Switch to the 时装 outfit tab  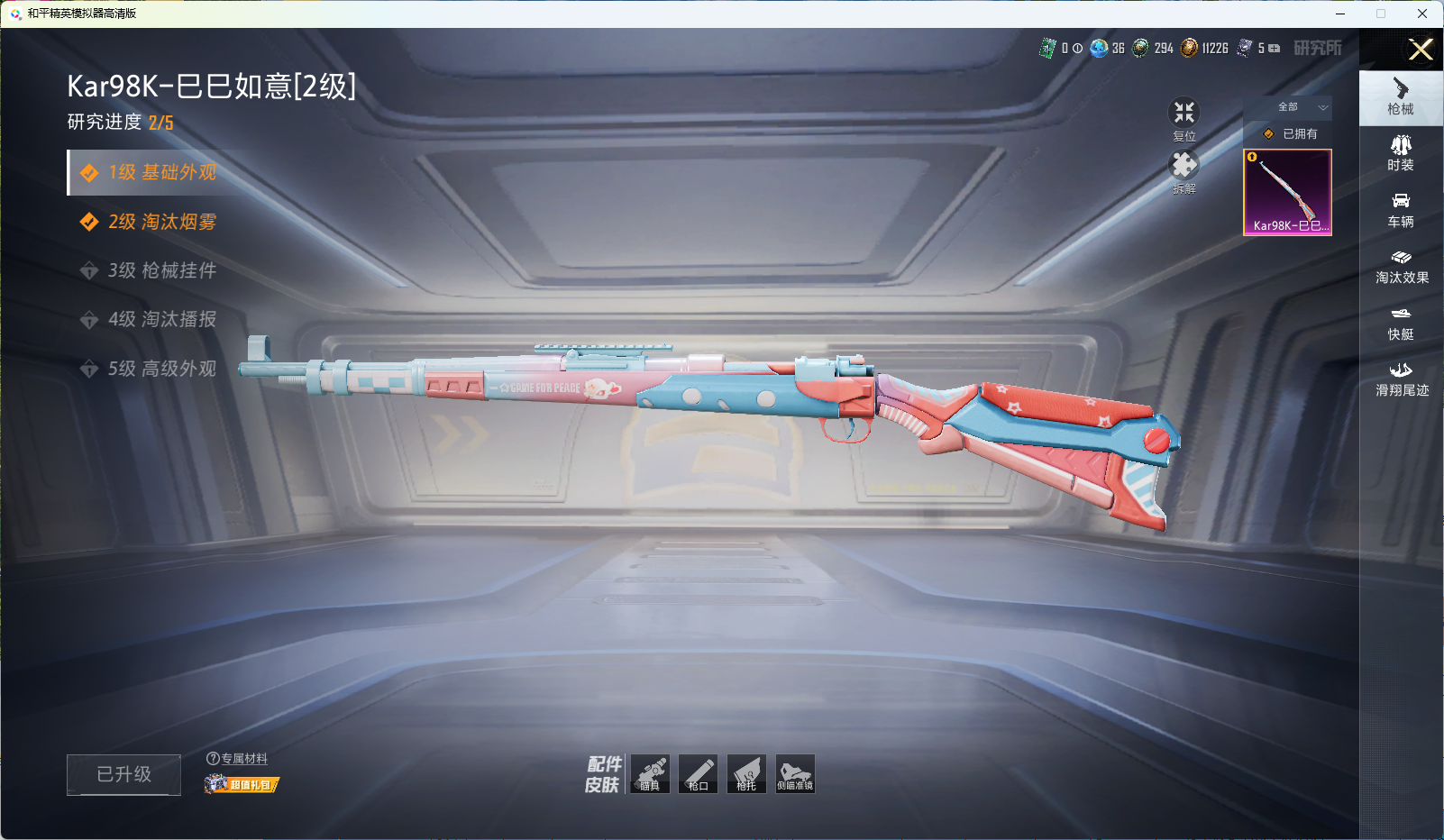1401,152
